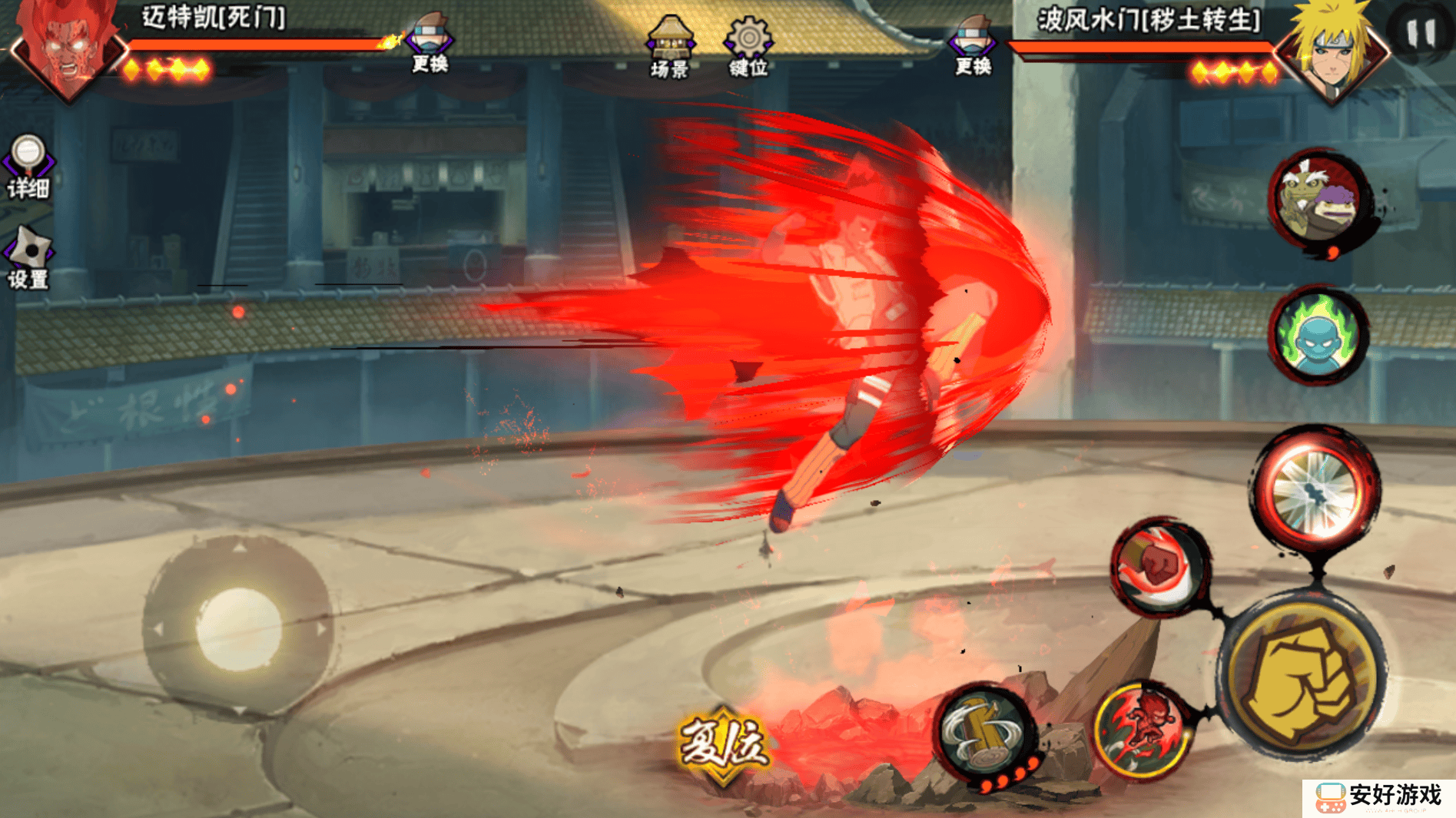The height and width of the screenshot is (818, 1456).
Task: Swap Minato via his 更换 button
Action: tap(973, 45)
